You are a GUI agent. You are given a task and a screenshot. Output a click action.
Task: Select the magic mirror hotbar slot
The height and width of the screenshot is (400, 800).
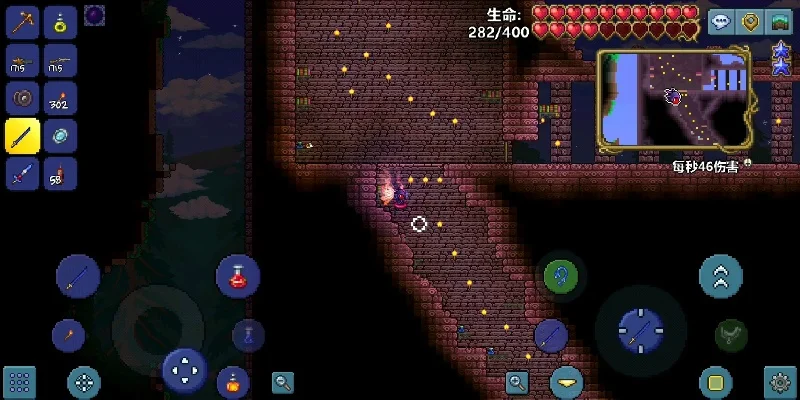61,135
